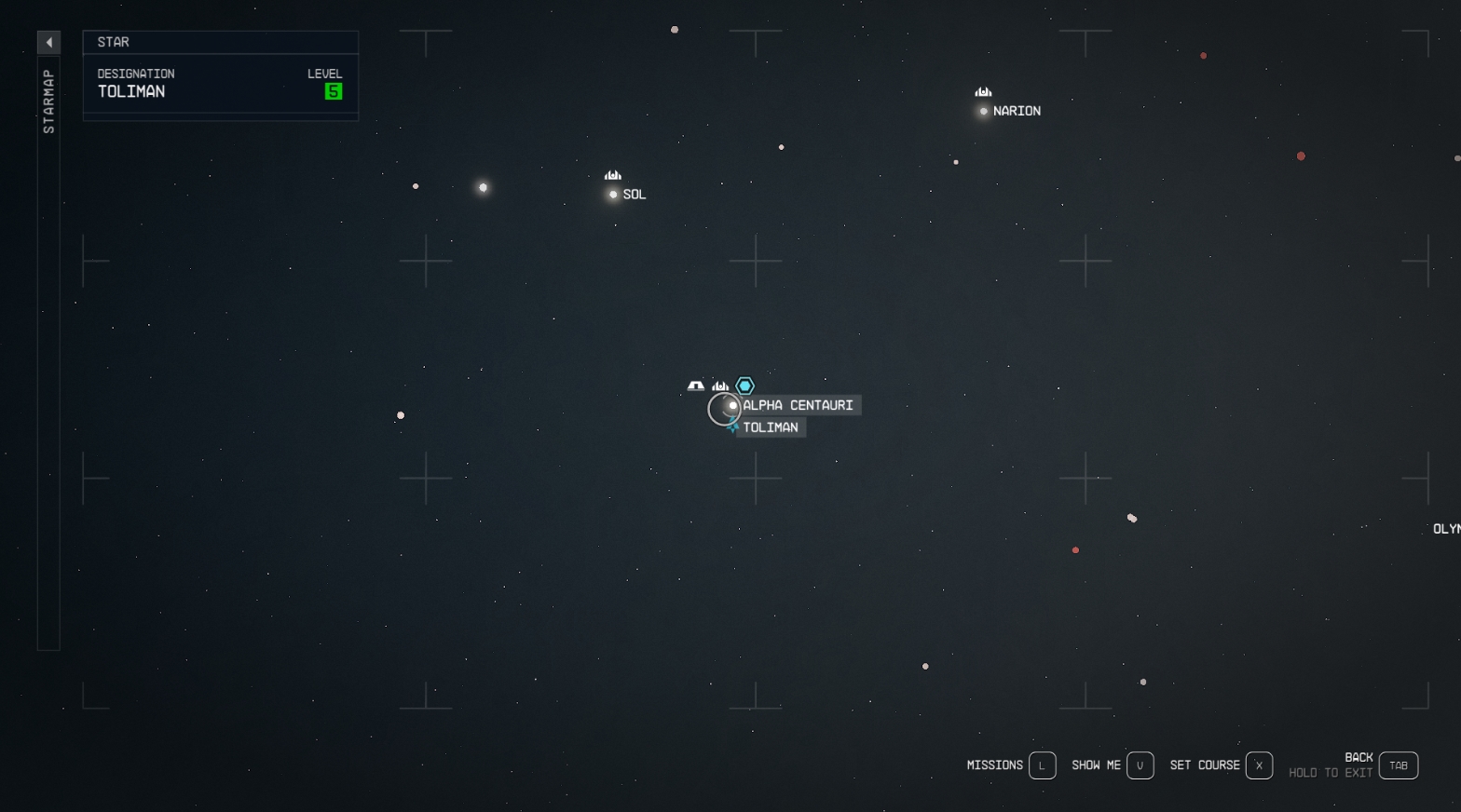This screenshot has height=812, width=1461.
Task: Collapse the Starmap side panel arrow
Action: 48,42
